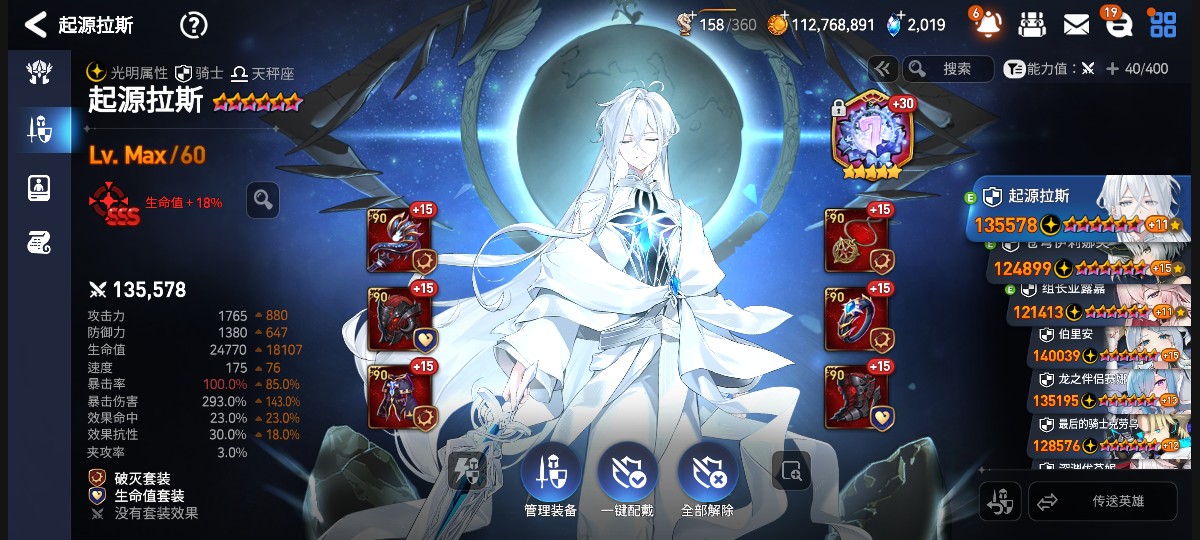The height and width of the screenshot is (540, 1200).
Task: Select the equipped ring slot
Action: tap(856, 319)
